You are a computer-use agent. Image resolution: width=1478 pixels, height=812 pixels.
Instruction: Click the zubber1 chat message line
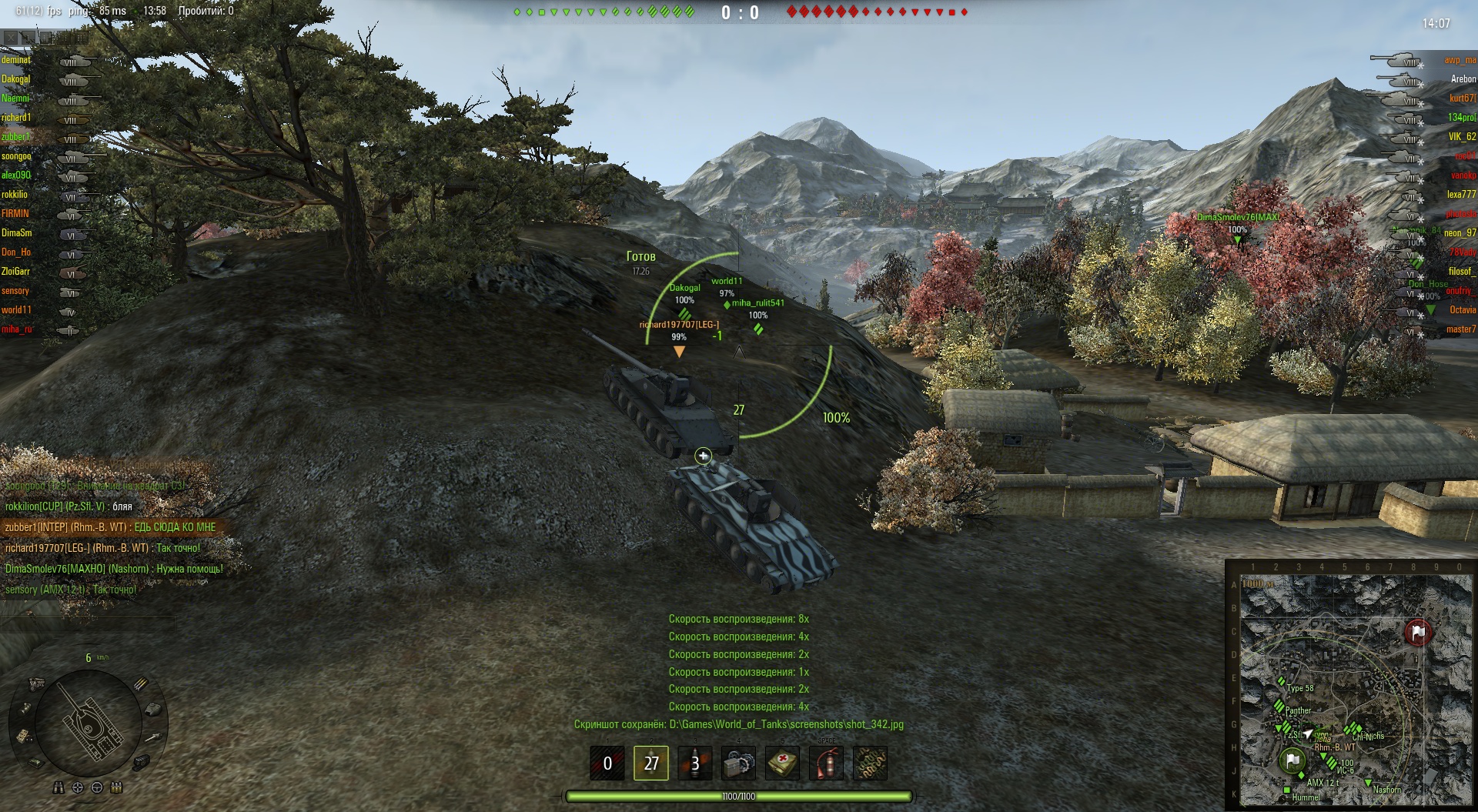point(110,527)
